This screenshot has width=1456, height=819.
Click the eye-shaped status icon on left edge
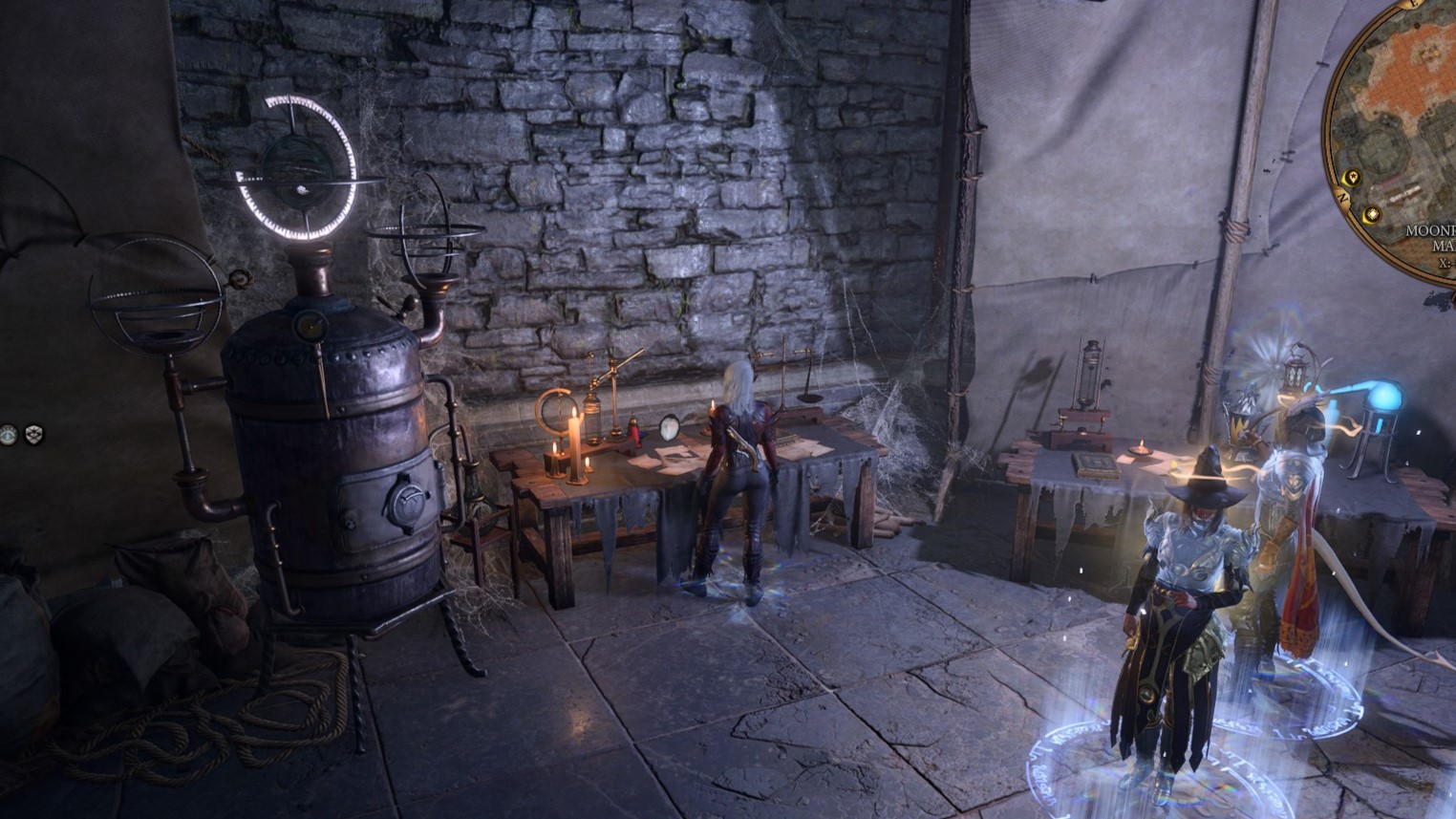(9, 435)
